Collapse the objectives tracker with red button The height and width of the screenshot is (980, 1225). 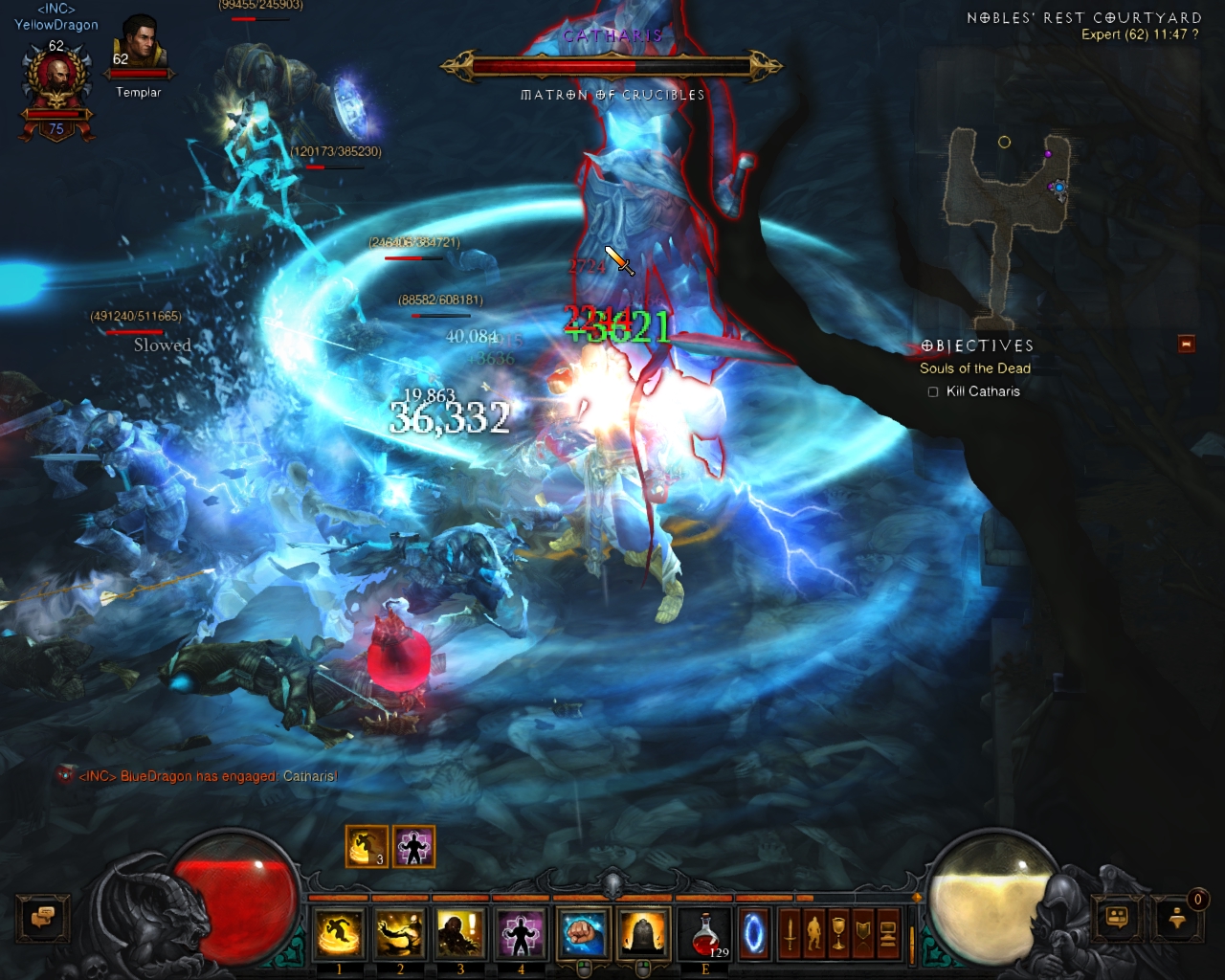1187,344
